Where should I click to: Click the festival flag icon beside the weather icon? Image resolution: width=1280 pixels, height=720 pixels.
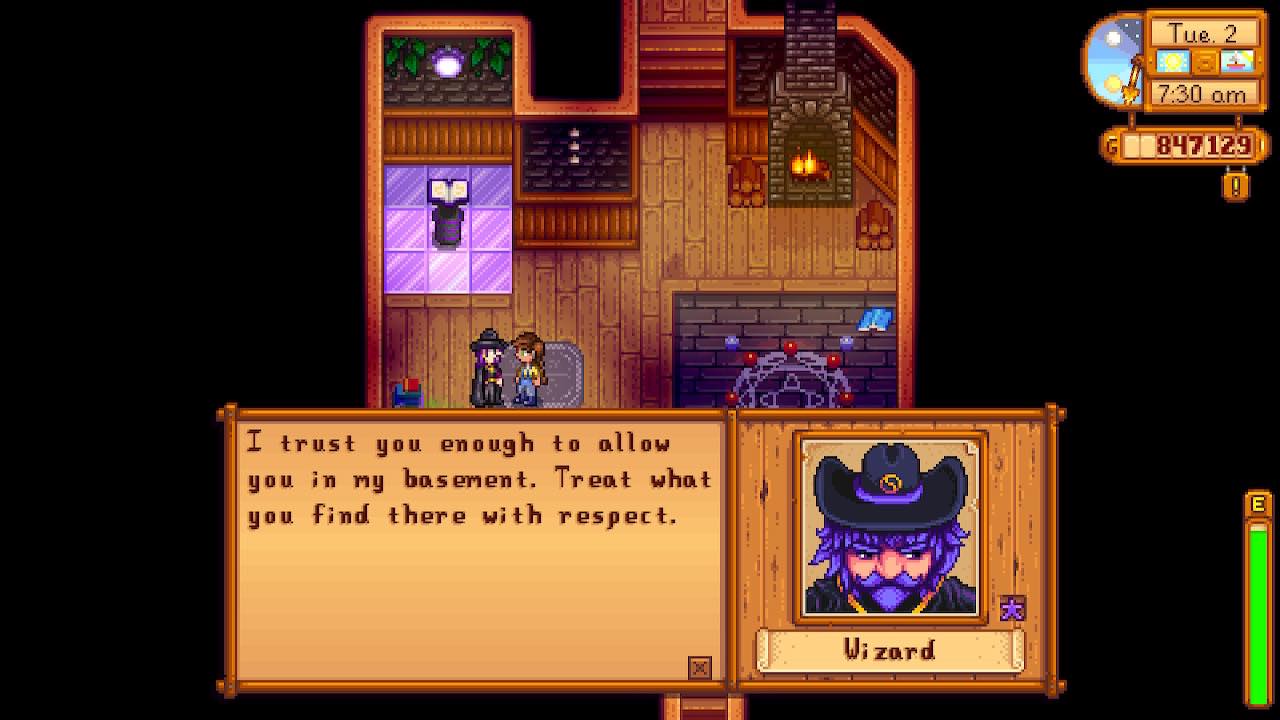1236,62
